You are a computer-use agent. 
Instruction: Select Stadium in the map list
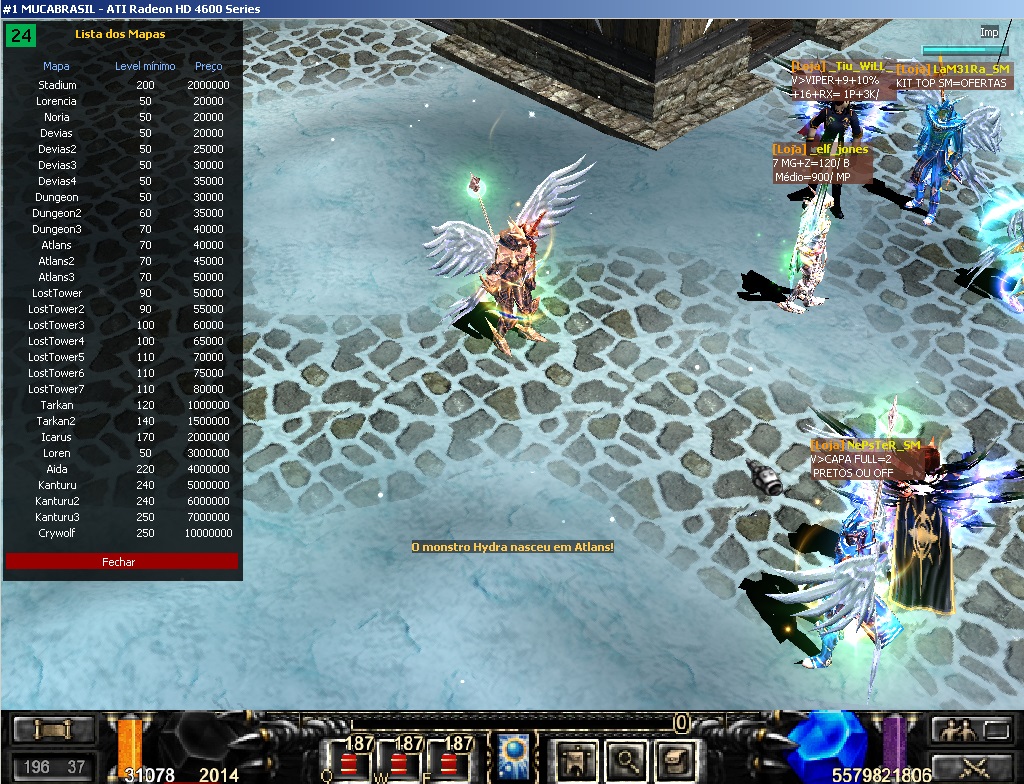pos(57,85)
